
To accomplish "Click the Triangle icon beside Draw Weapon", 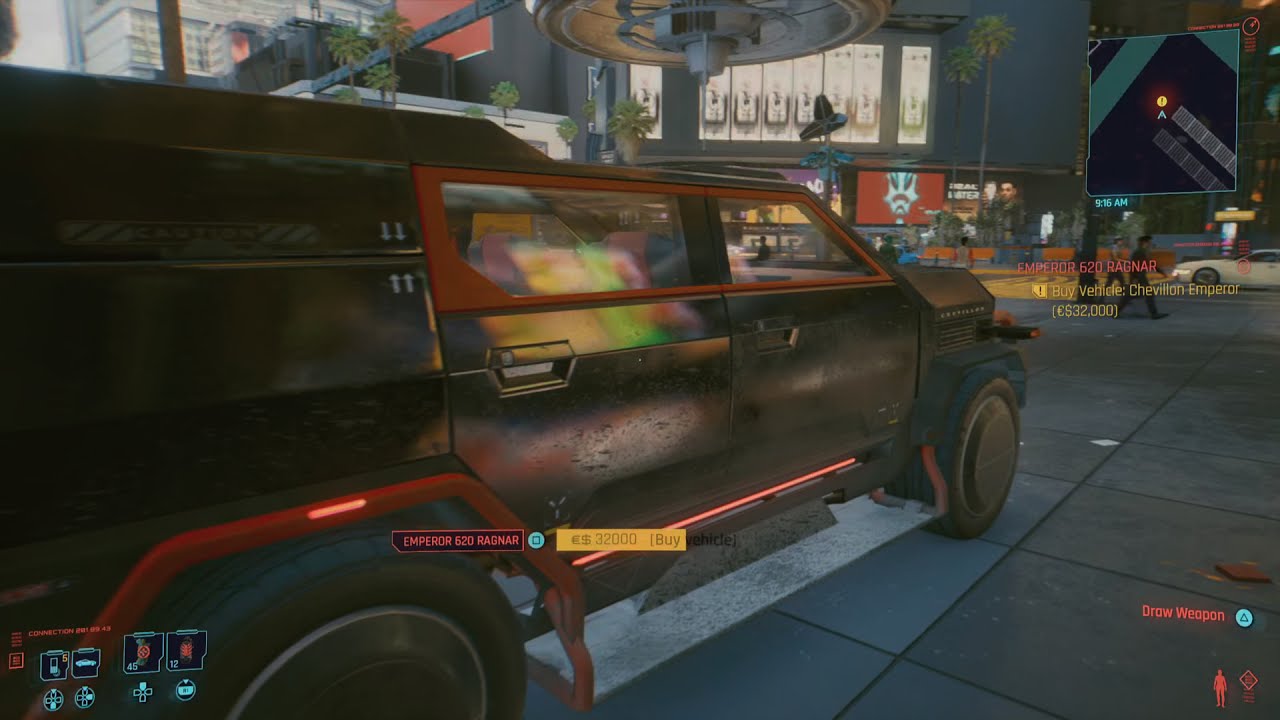I will tap(1244, 617).
